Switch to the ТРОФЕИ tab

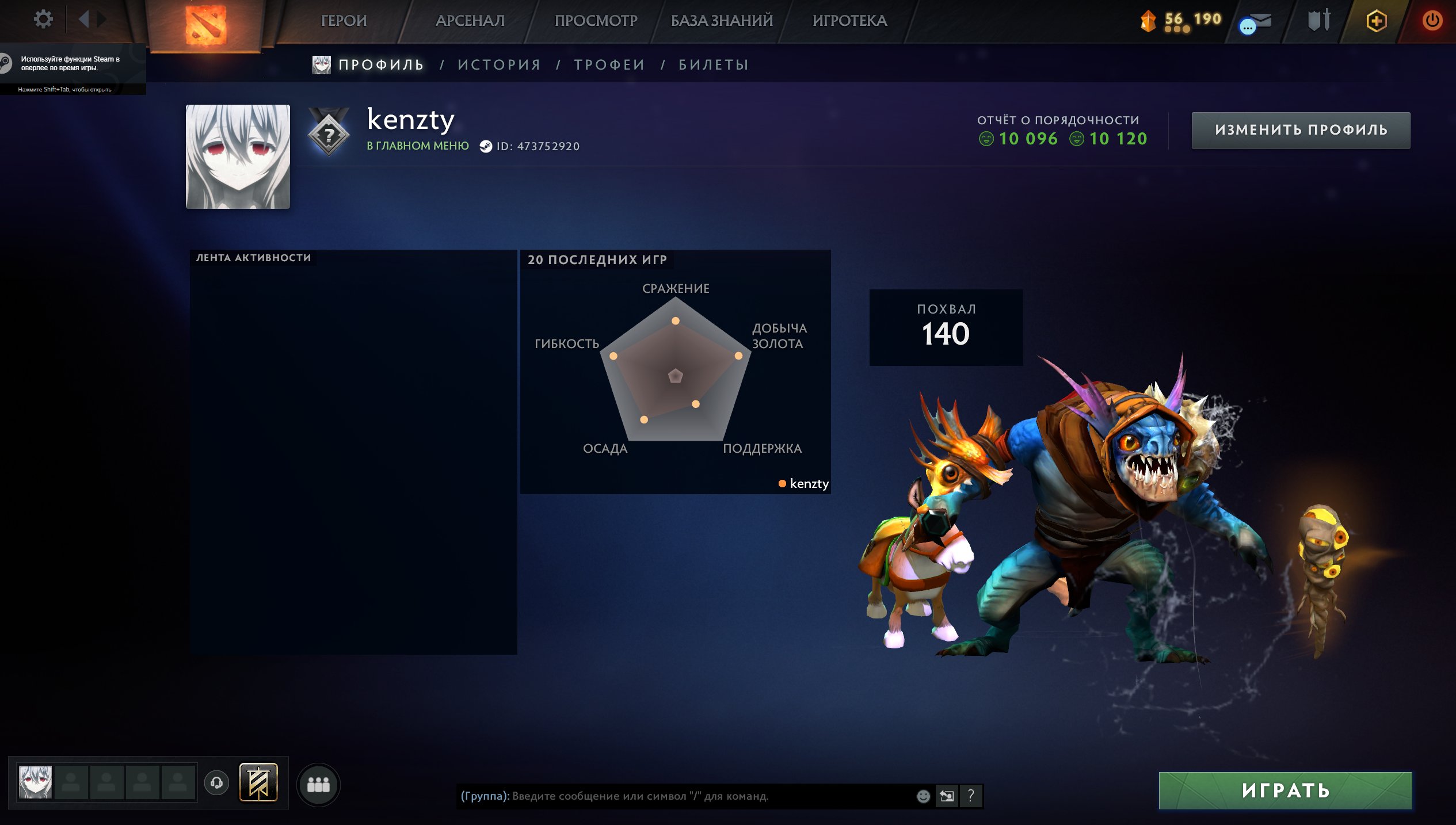609,65
